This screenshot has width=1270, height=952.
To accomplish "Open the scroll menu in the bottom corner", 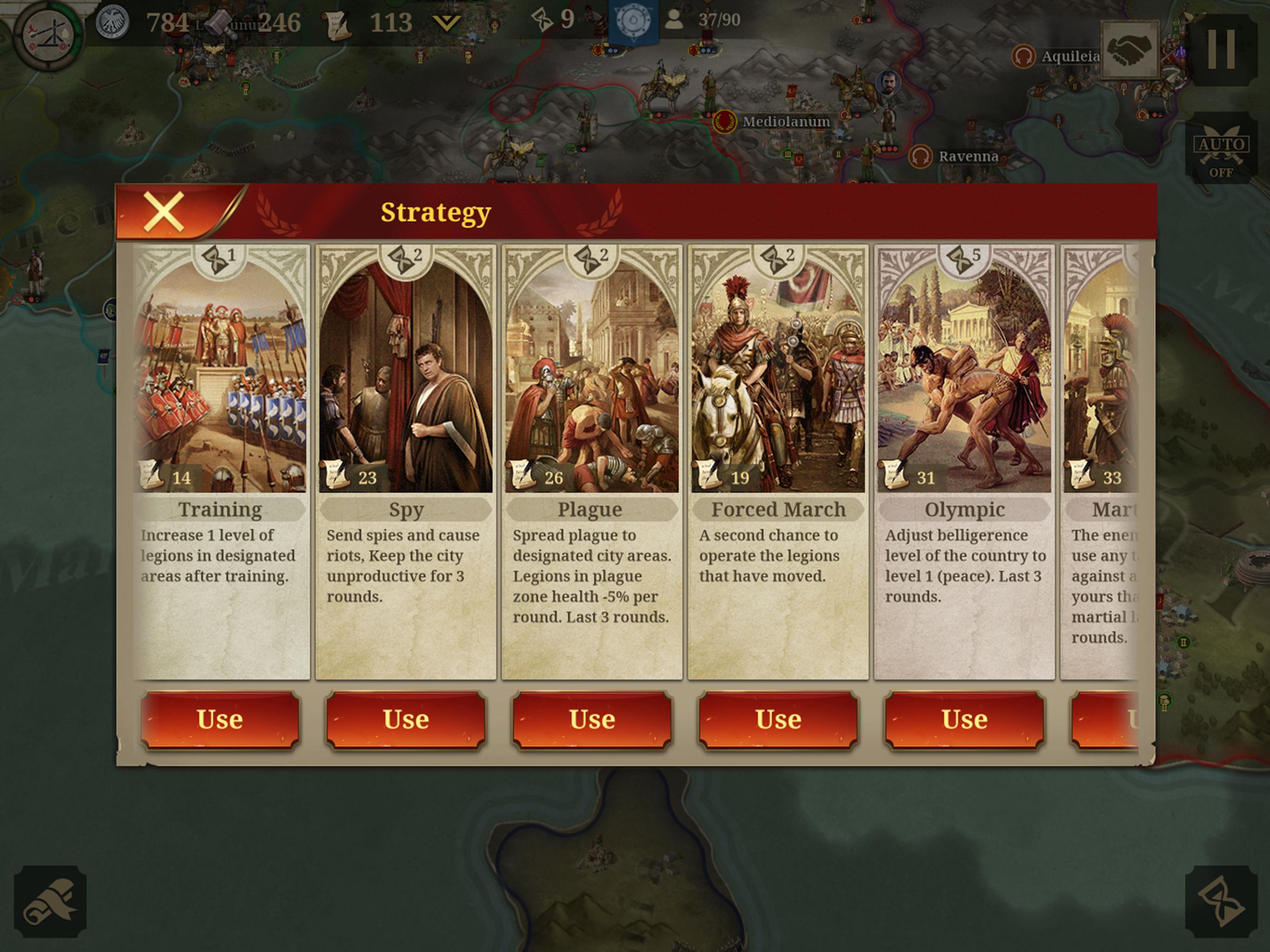I will click(50, 900).
